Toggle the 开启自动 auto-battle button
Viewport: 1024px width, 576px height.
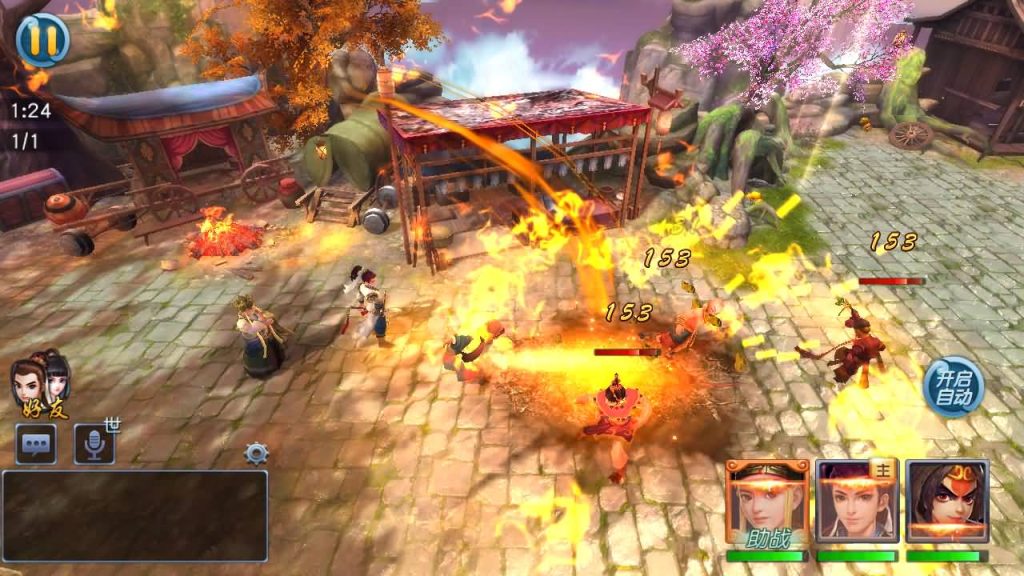click(x=952, y=386)
